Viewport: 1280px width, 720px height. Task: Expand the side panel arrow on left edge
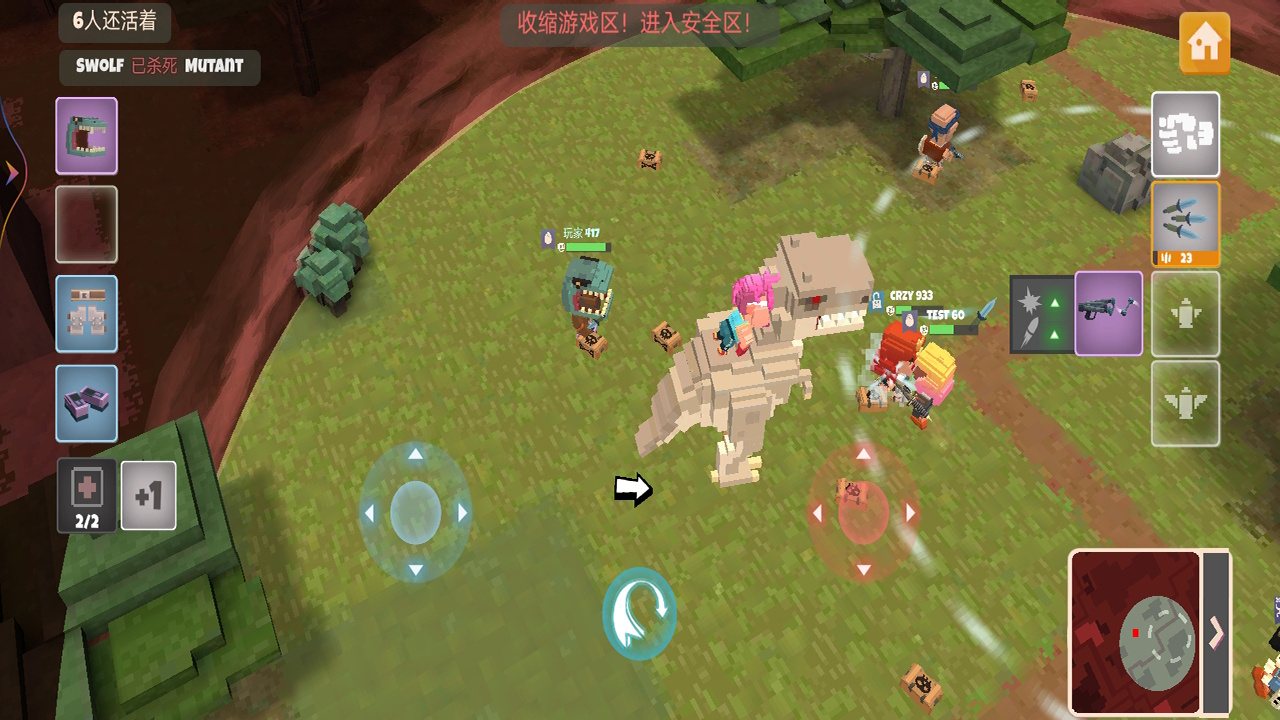tap(11, 174)
